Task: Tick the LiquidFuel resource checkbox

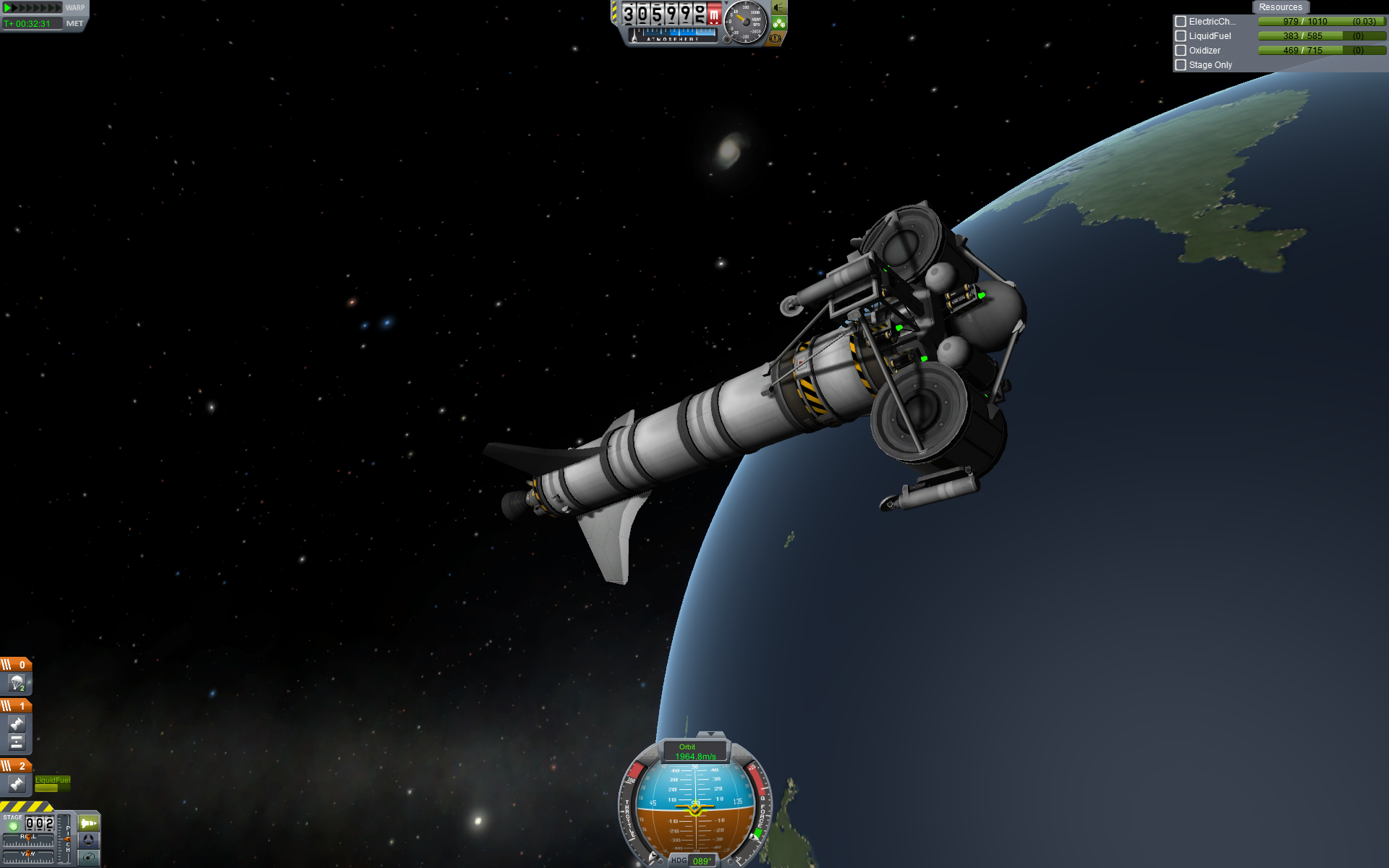Action: 1181,36
